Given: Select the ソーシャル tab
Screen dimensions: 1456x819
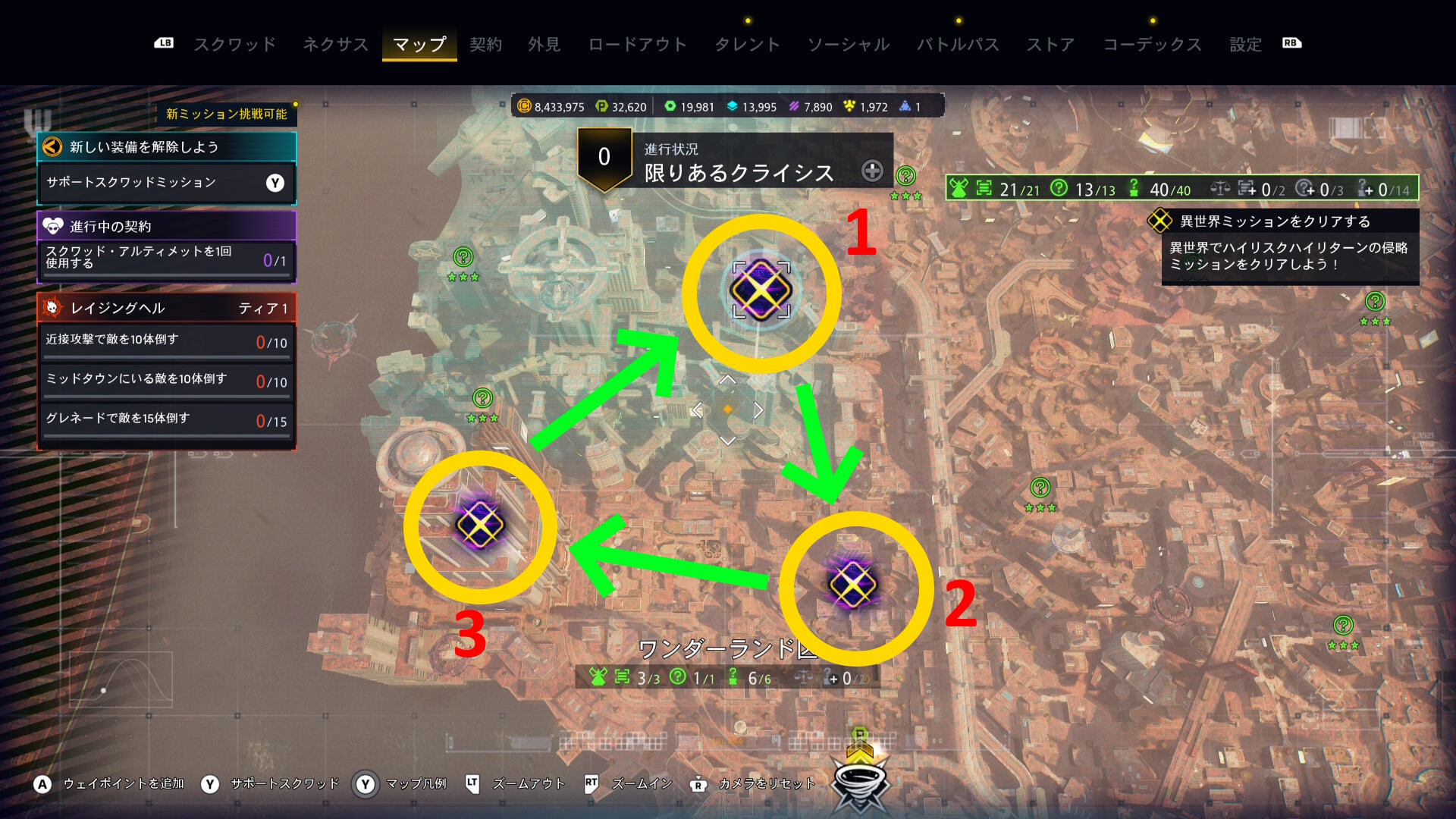Looking at the screenshot, I should point(848,44).
